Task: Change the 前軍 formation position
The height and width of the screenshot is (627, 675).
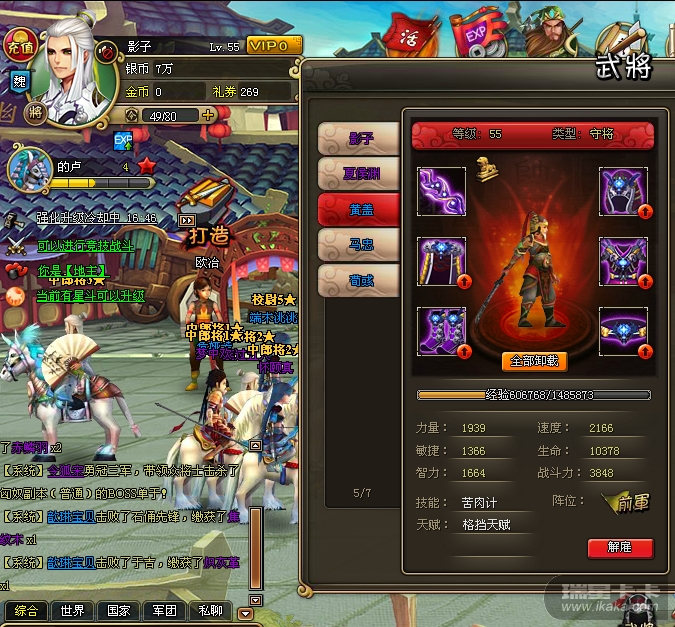Action: [627, 504]
